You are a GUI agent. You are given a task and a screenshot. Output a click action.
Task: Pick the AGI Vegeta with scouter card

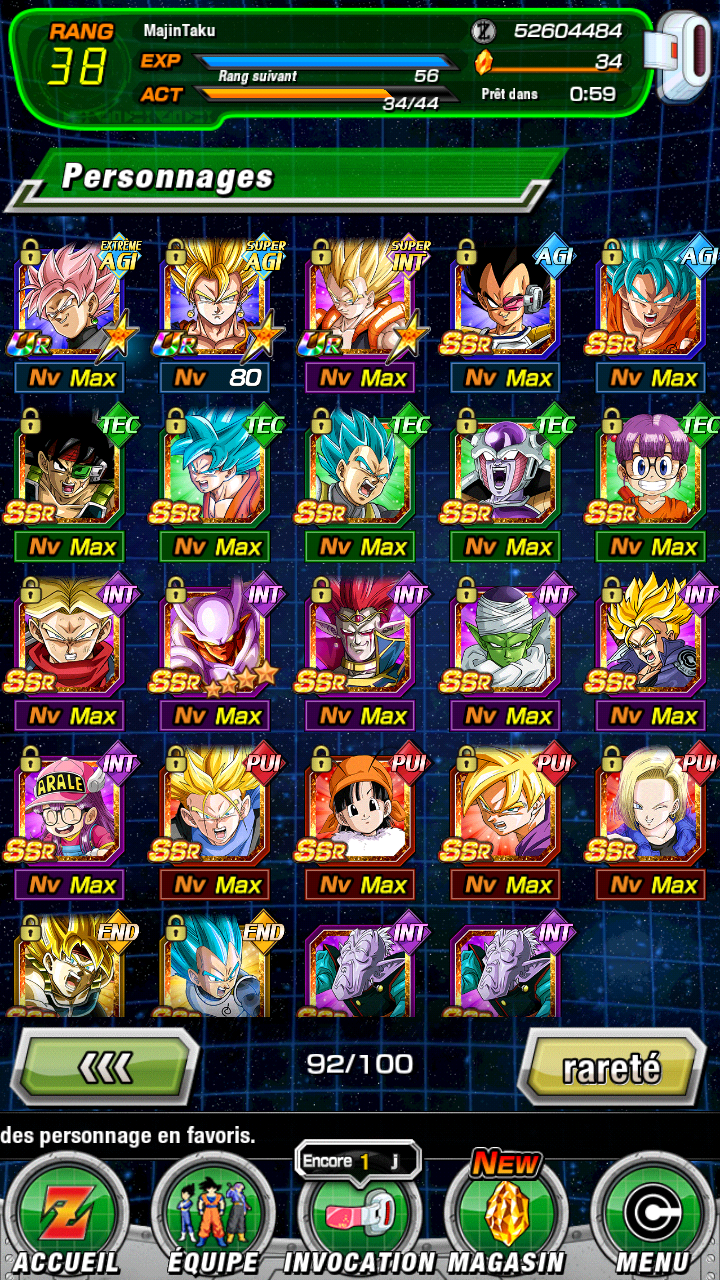pyautogui.click(x=505, y=300)
